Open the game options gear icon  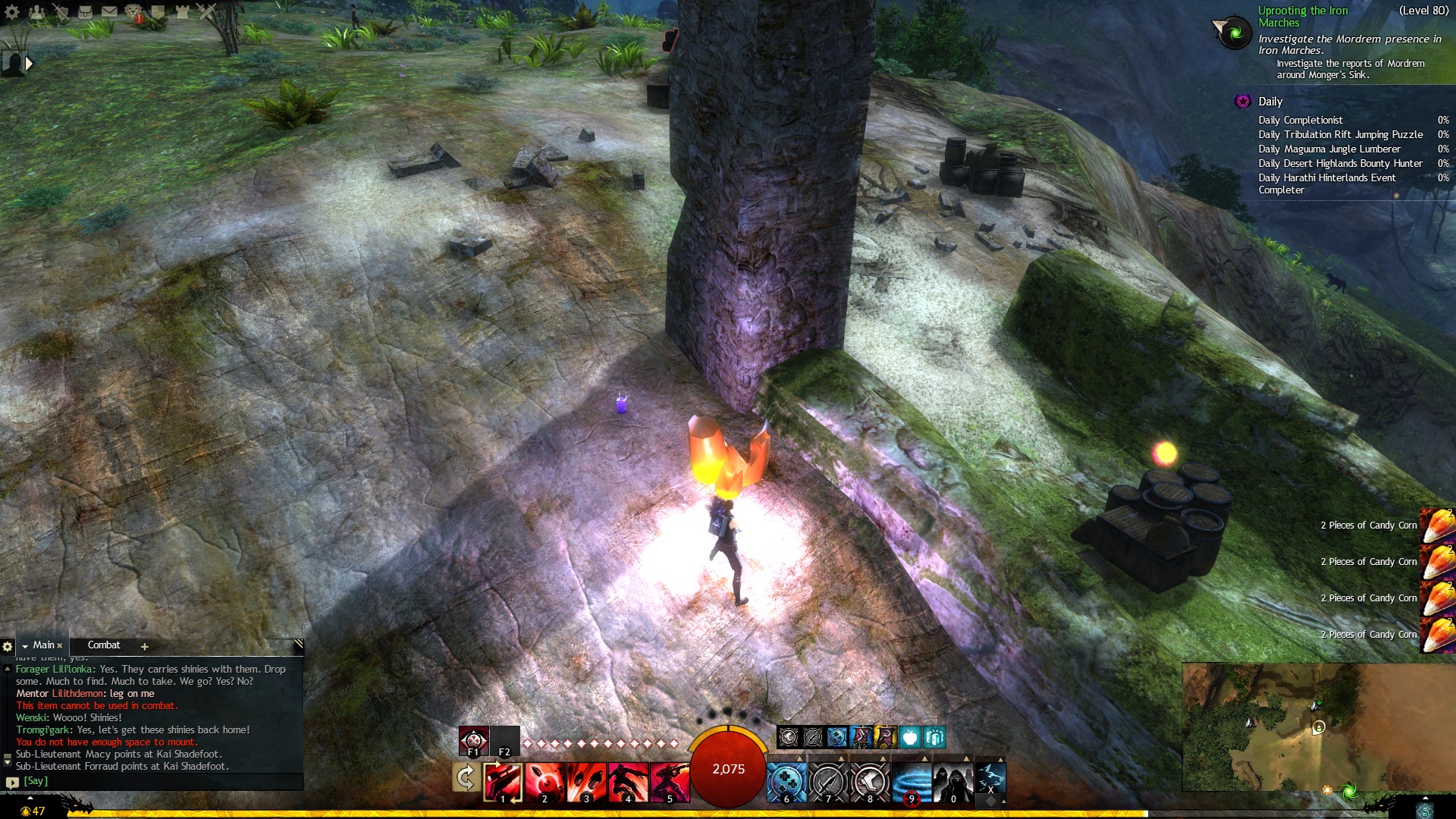pos(12,11)
